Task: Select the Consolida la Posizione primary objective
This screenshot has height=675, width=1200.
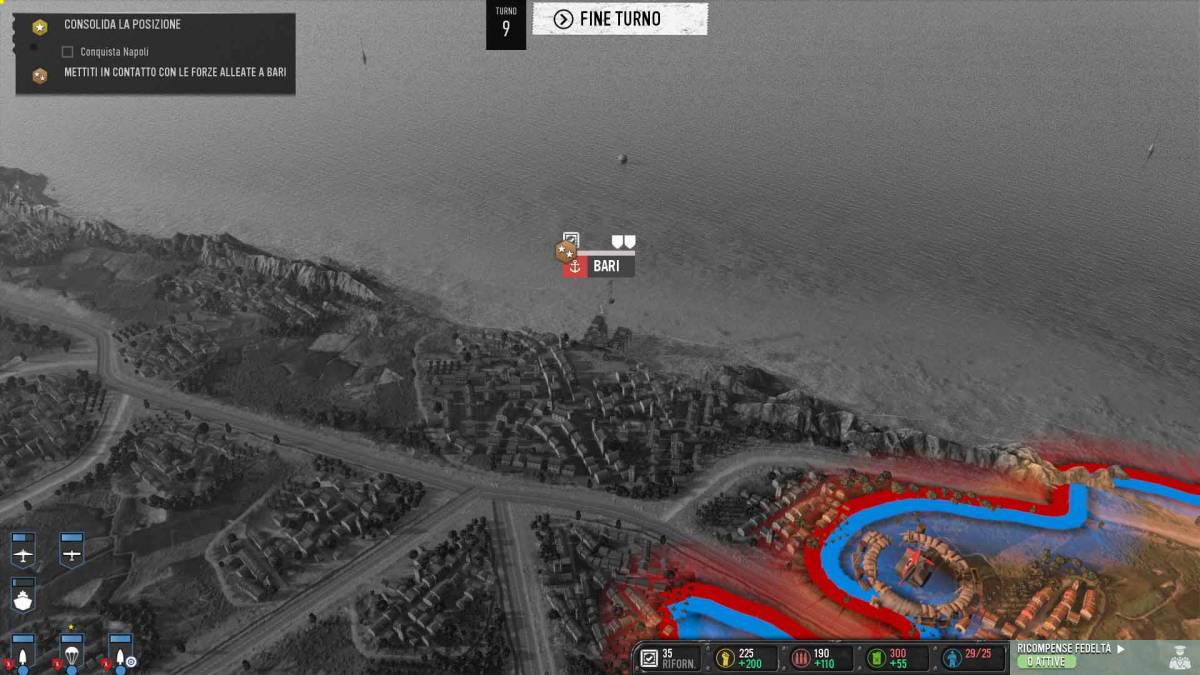Action: point(122,24)
